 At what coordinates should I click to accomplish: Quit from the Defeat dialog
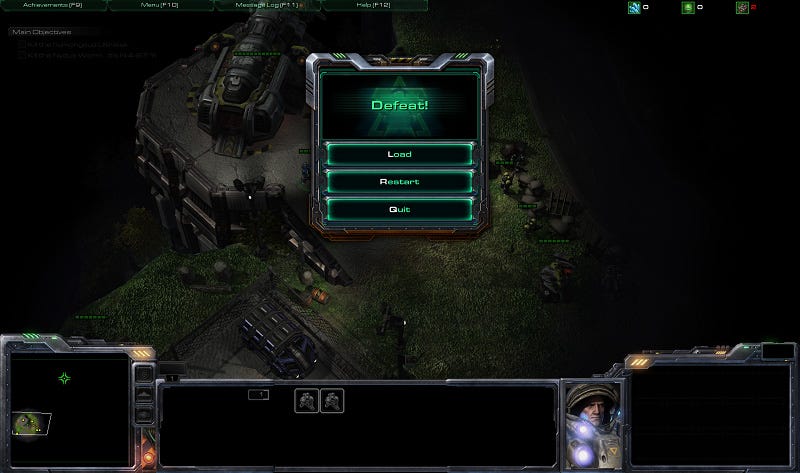click(x=399, y=210)
